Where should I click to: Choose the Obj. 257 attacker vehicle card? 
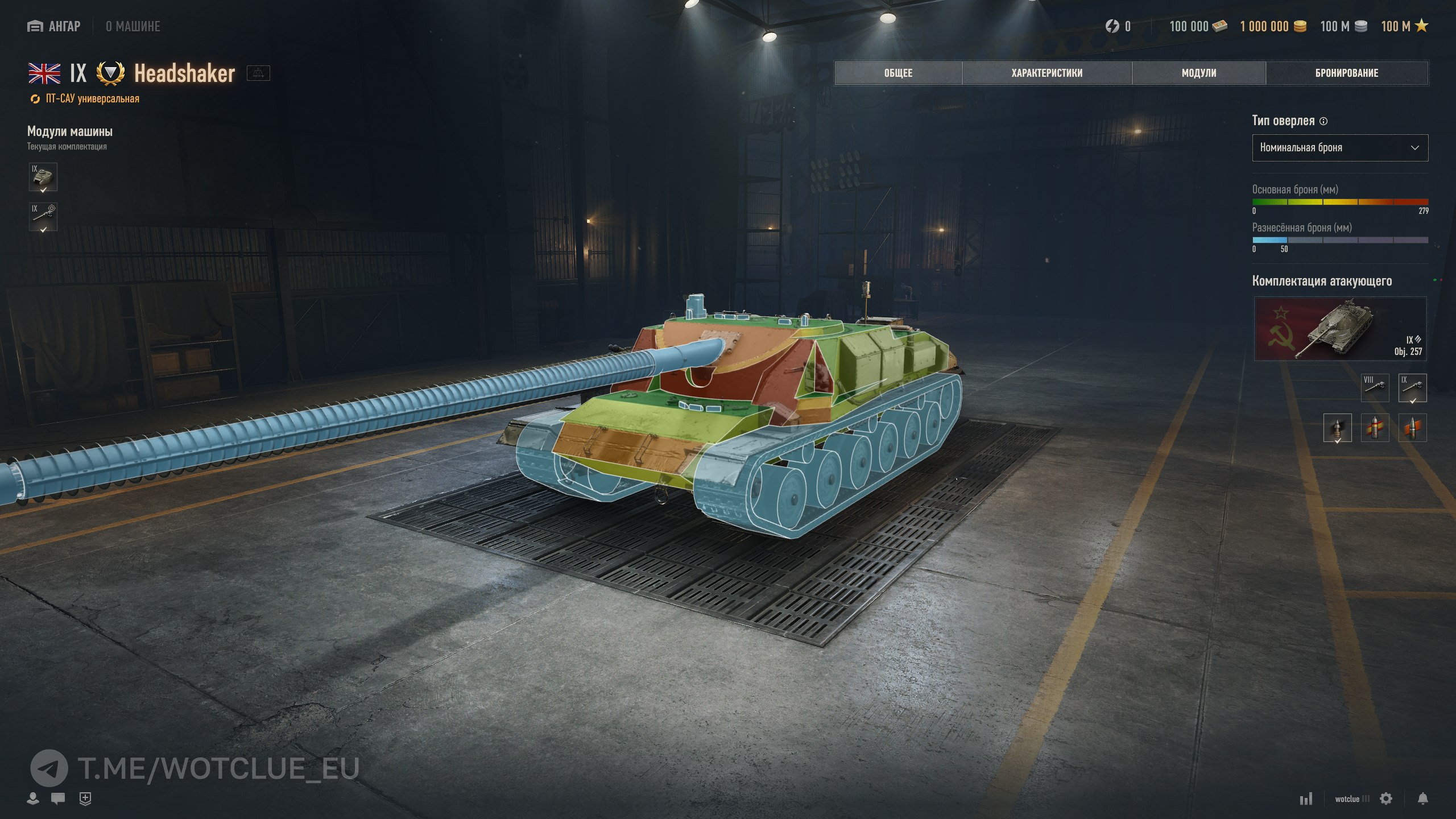click(1340, 329)
